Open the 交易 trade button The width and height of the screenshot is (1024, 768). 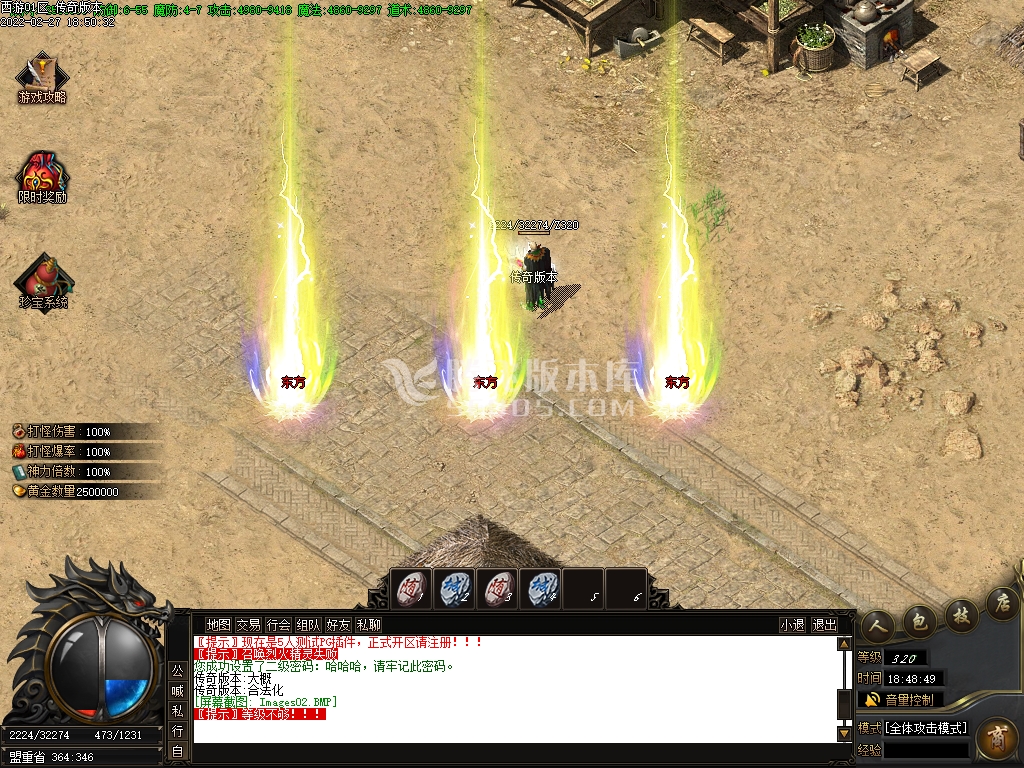pyautogui.click(x=248, y=625)
